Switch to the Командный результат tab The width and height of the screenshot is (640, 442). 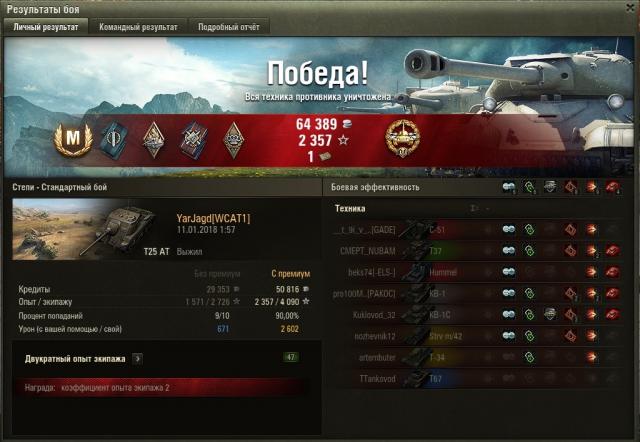(139, 27)
